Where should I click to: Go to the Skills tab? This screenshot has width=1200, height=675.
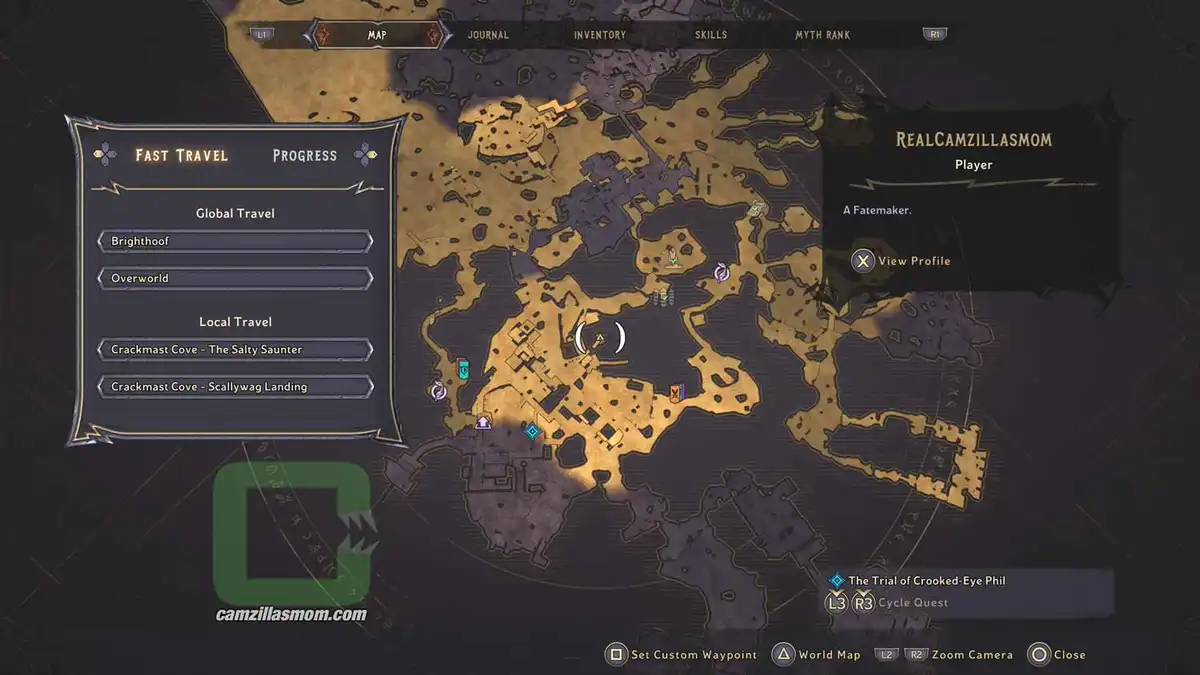point(711,35)
